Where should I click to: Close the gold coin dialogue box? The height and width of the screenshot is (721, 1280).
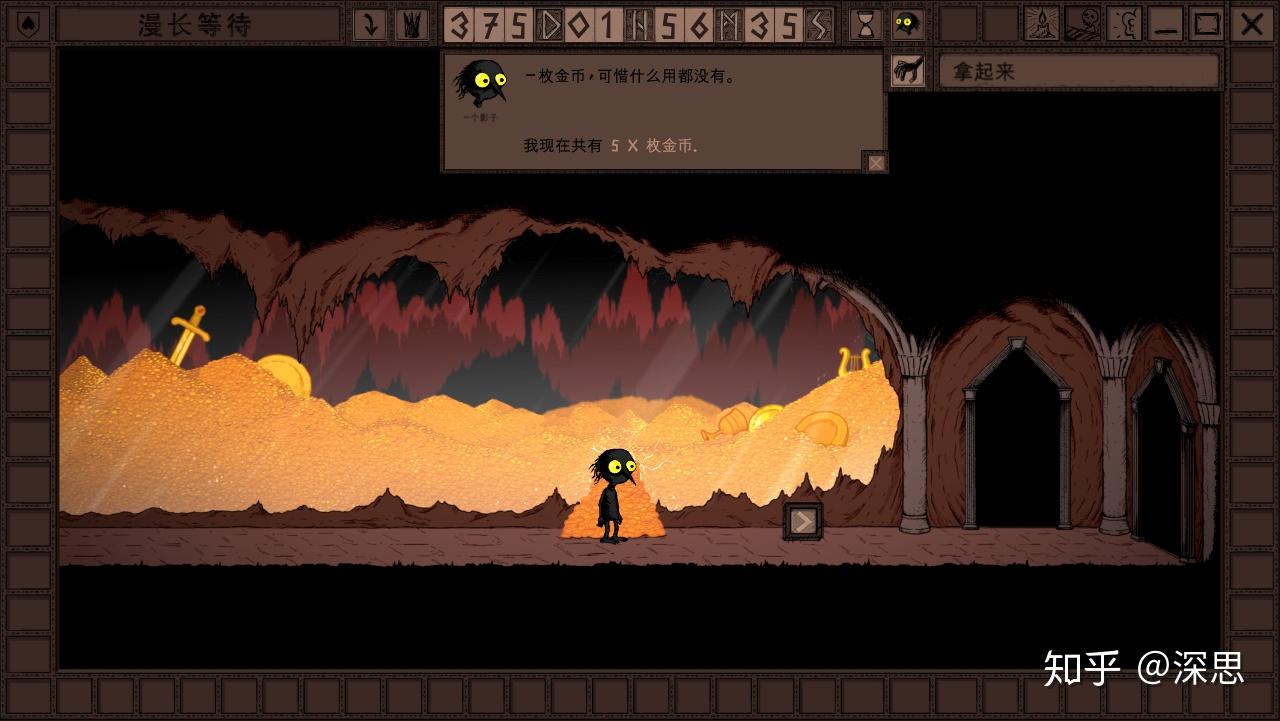point(876,162)
